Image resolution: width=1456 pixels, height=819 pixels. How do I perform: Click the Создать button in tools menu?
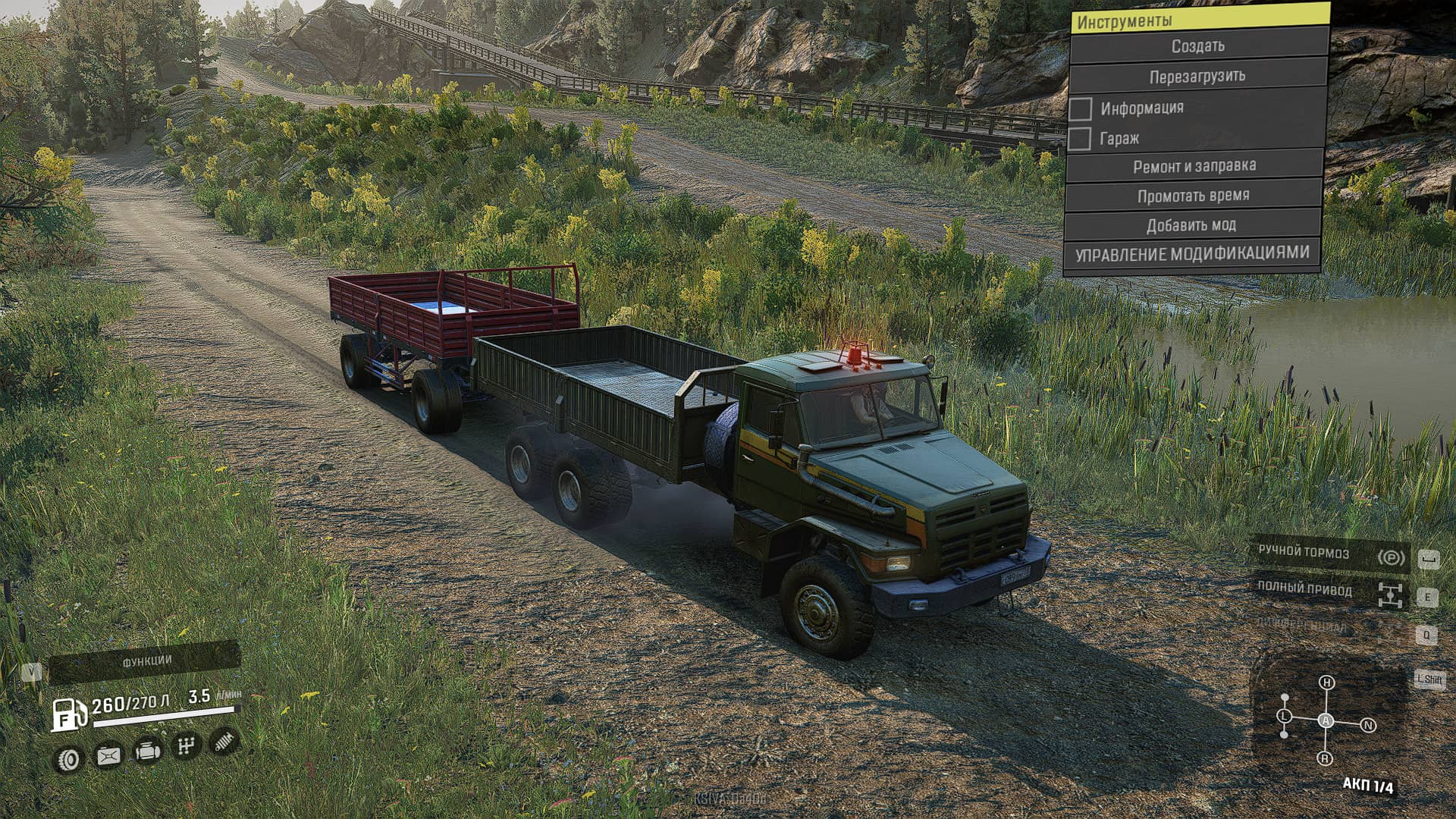[x=1198, y=46]
